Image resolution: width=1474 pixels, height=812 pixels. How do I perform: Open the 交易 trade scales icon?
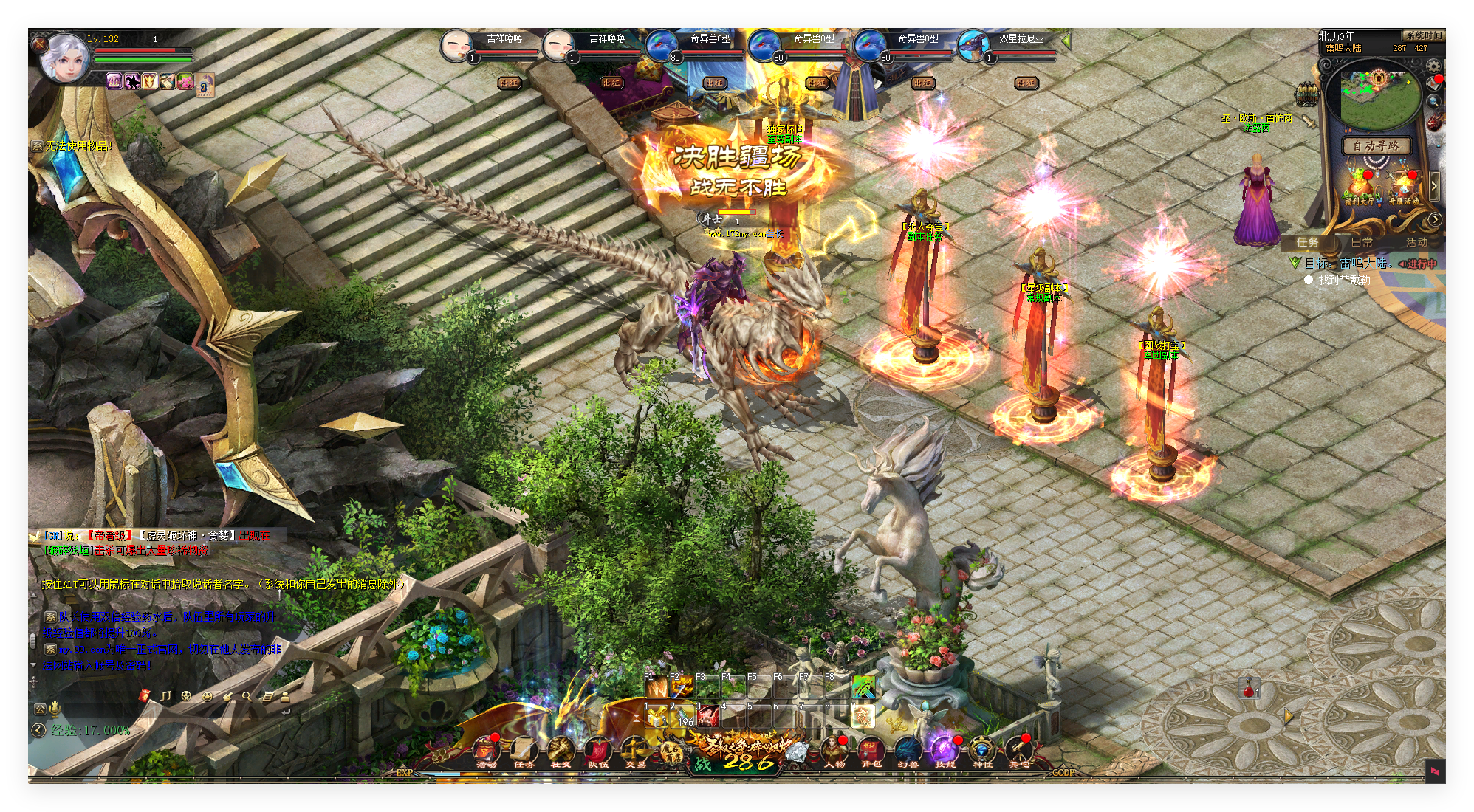point(635,751)
